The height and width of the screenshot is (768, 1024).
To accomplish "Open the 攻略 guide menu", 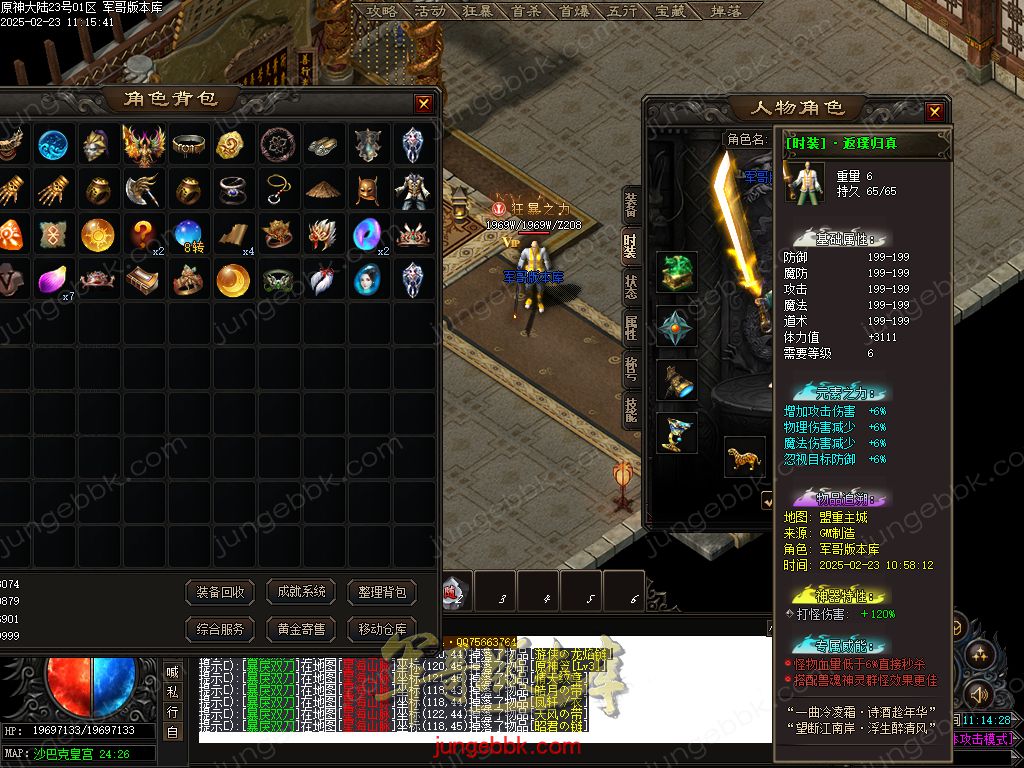I will [381, 11].
